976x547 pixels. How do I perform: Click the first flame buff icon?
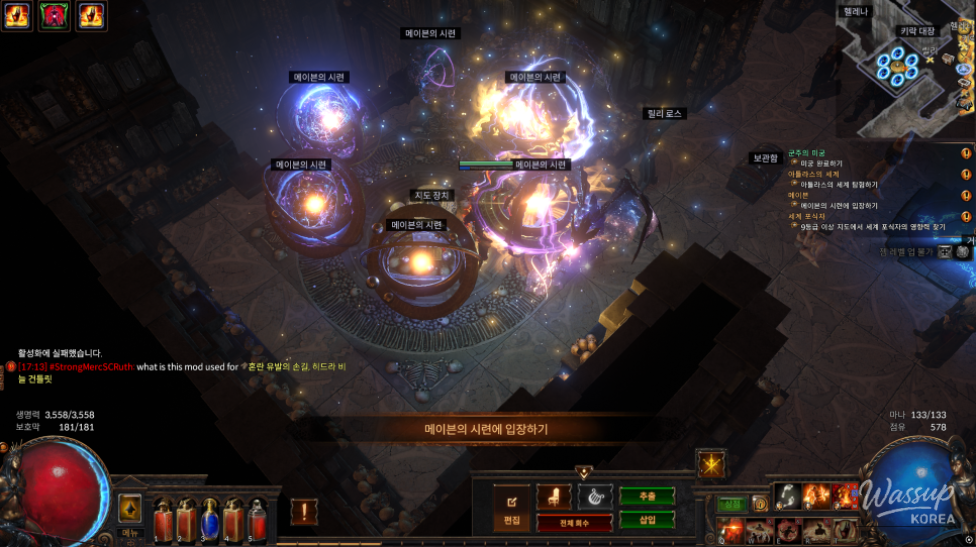click(19, 15)
